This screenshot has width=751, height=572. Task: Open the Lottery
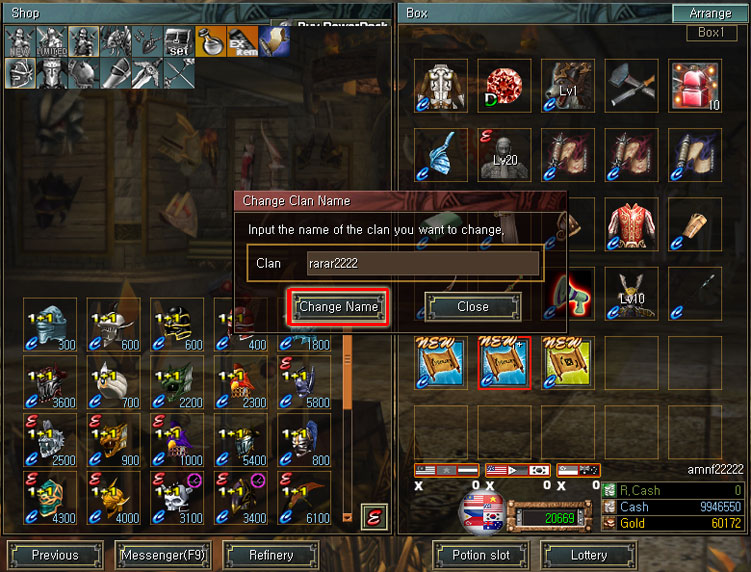[x=589, y=555]
